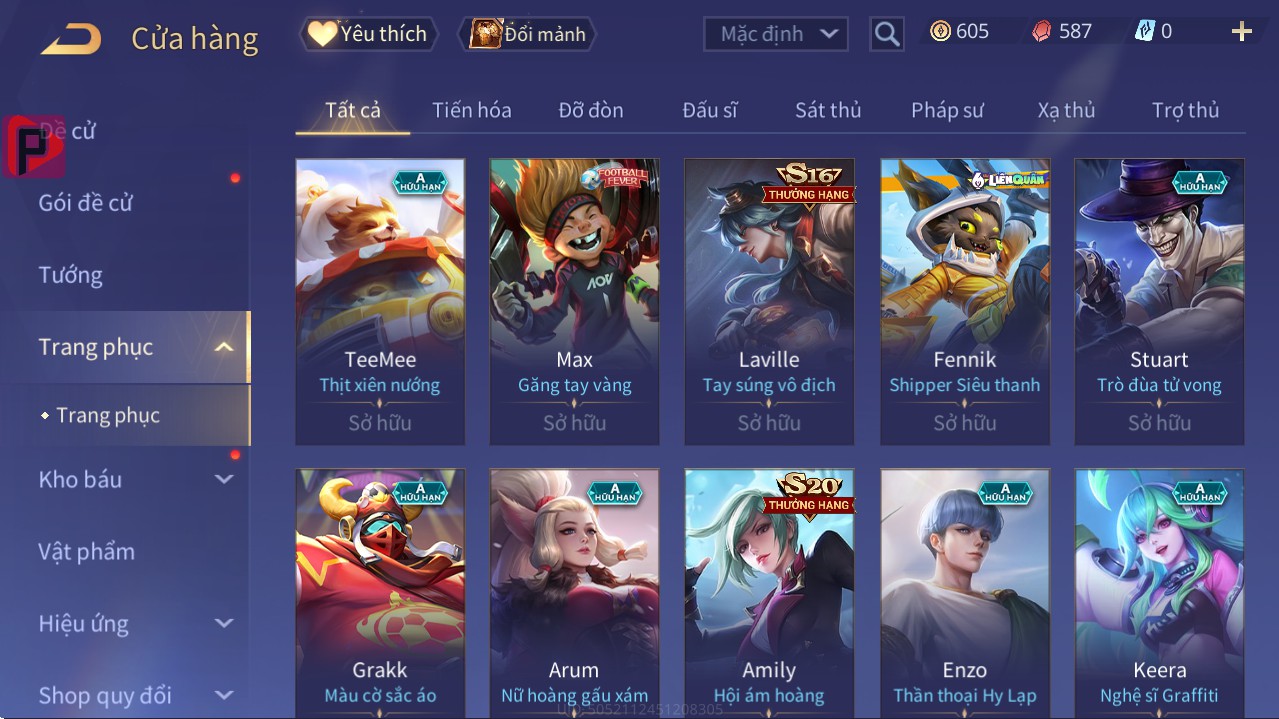
Task: View the Xạ thủ tab
Action: pos(1066,110)
